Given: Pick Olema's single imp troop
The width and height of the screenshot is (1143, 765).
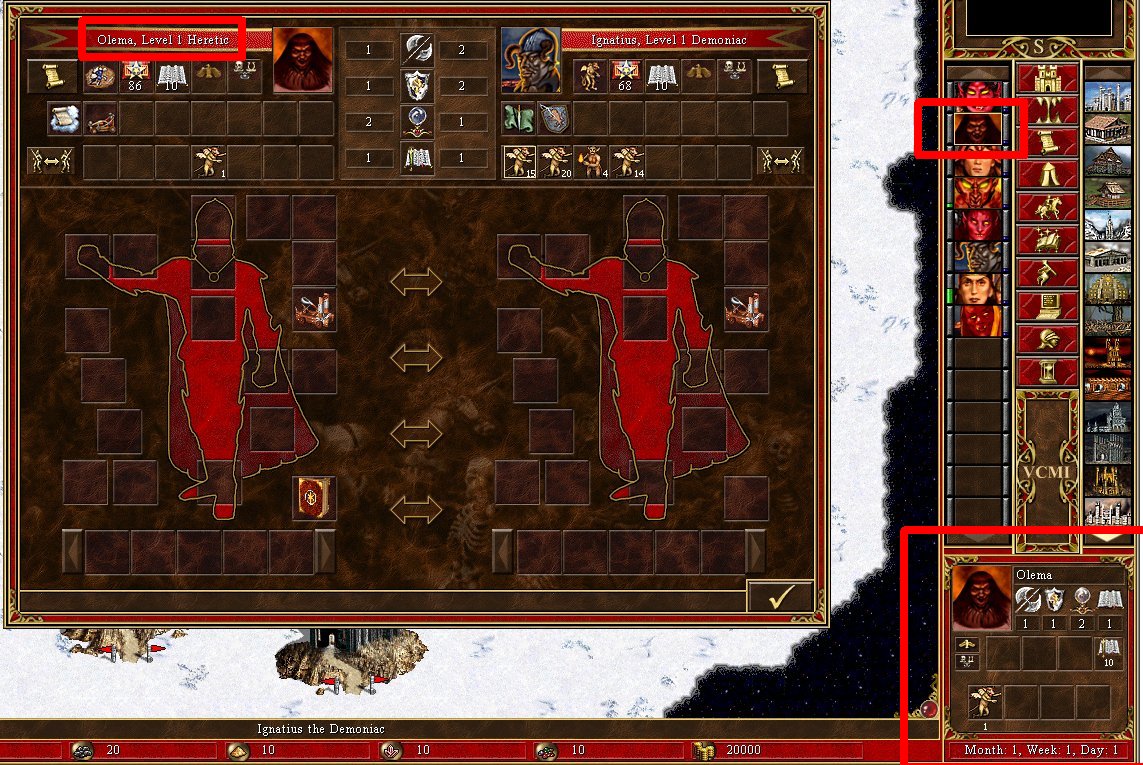Looking at the screenshot, I should (209, 161).
